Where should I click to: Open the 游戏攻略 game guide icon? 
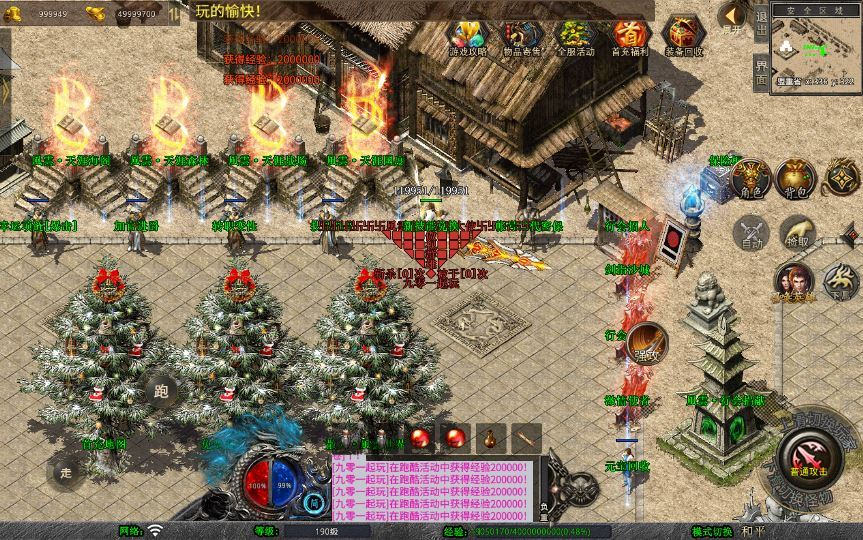coord(468,37)
